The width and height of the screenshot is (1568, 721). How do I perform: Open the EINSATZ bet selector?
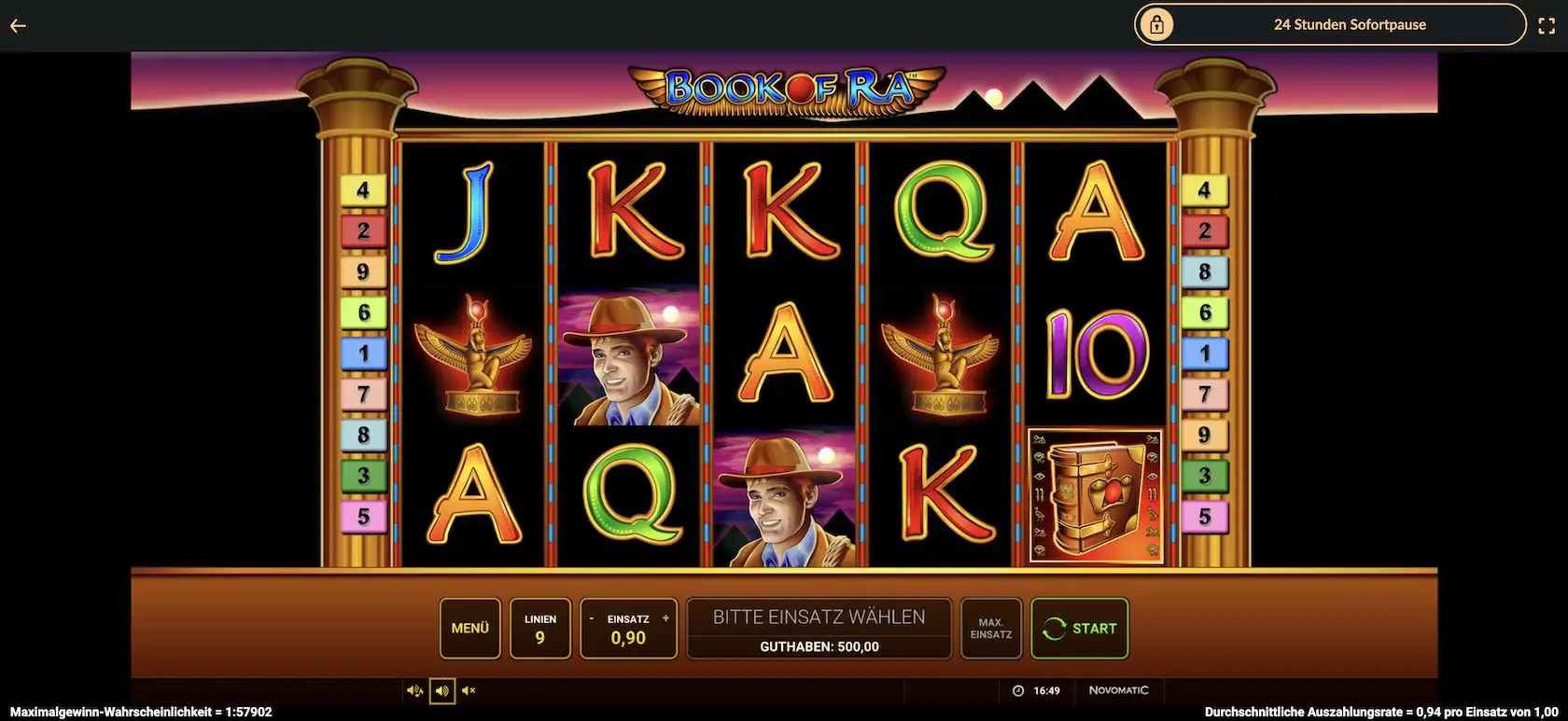point(628,628)
